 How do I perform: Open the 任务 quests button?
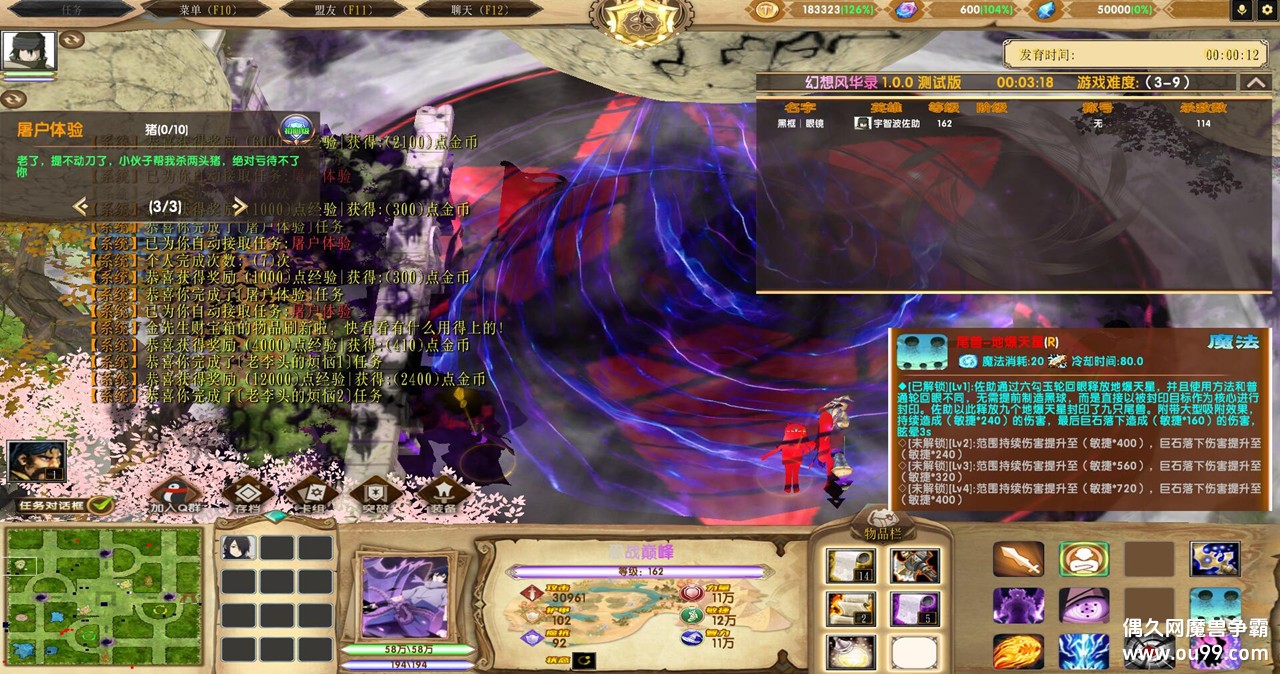click(72, 9)
